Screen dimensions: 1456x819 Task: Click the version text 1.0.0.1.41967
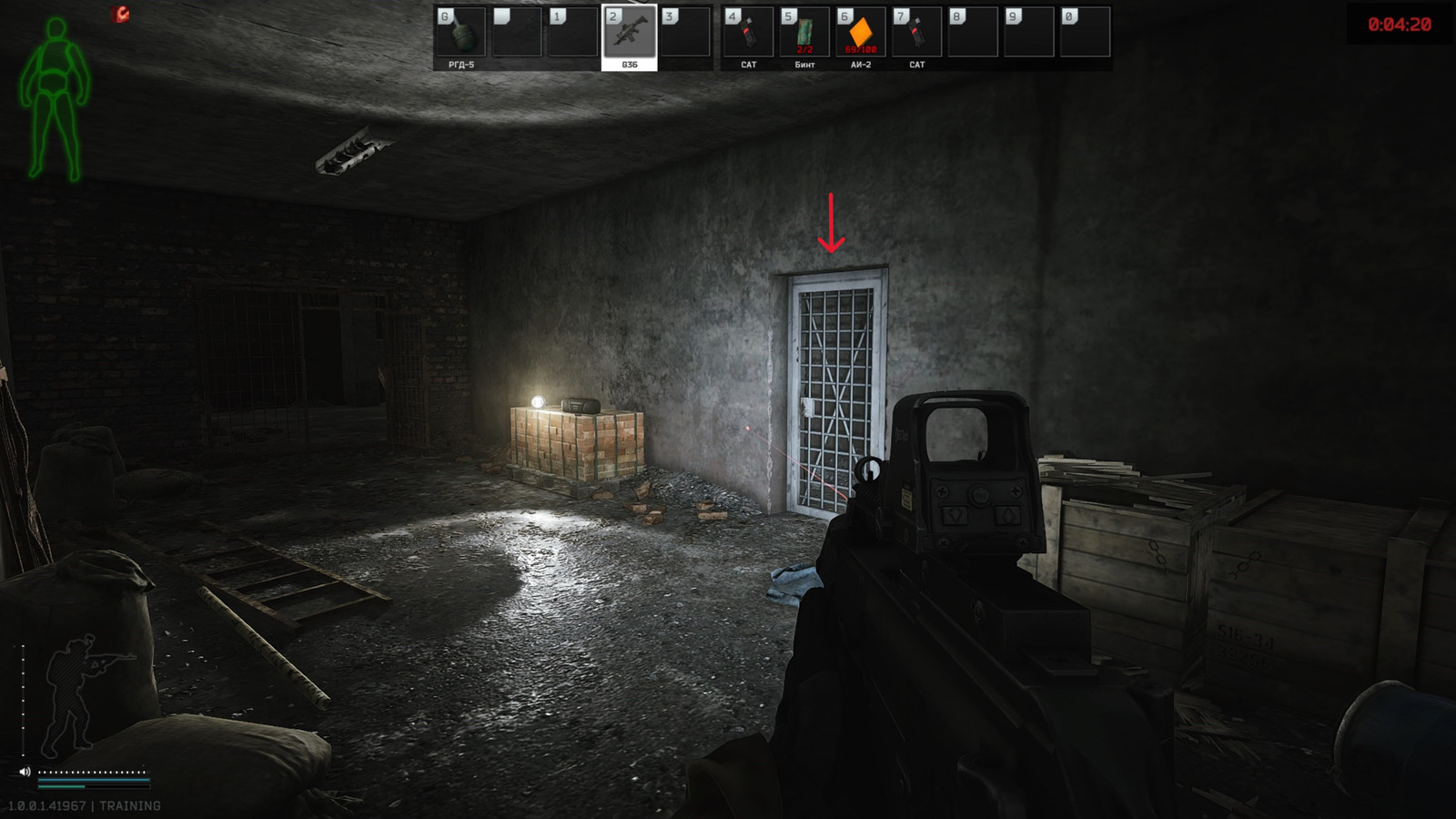click(47, 804)
